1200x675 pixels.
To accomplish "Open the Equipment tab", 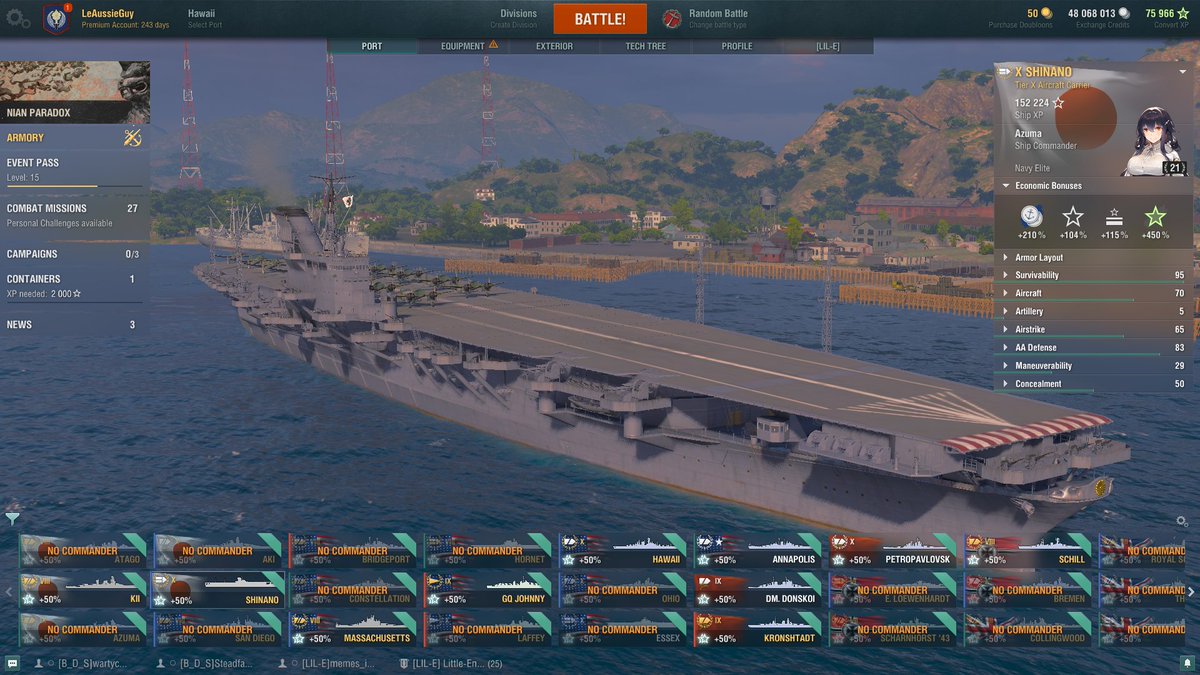I will (x=463, y=46).
